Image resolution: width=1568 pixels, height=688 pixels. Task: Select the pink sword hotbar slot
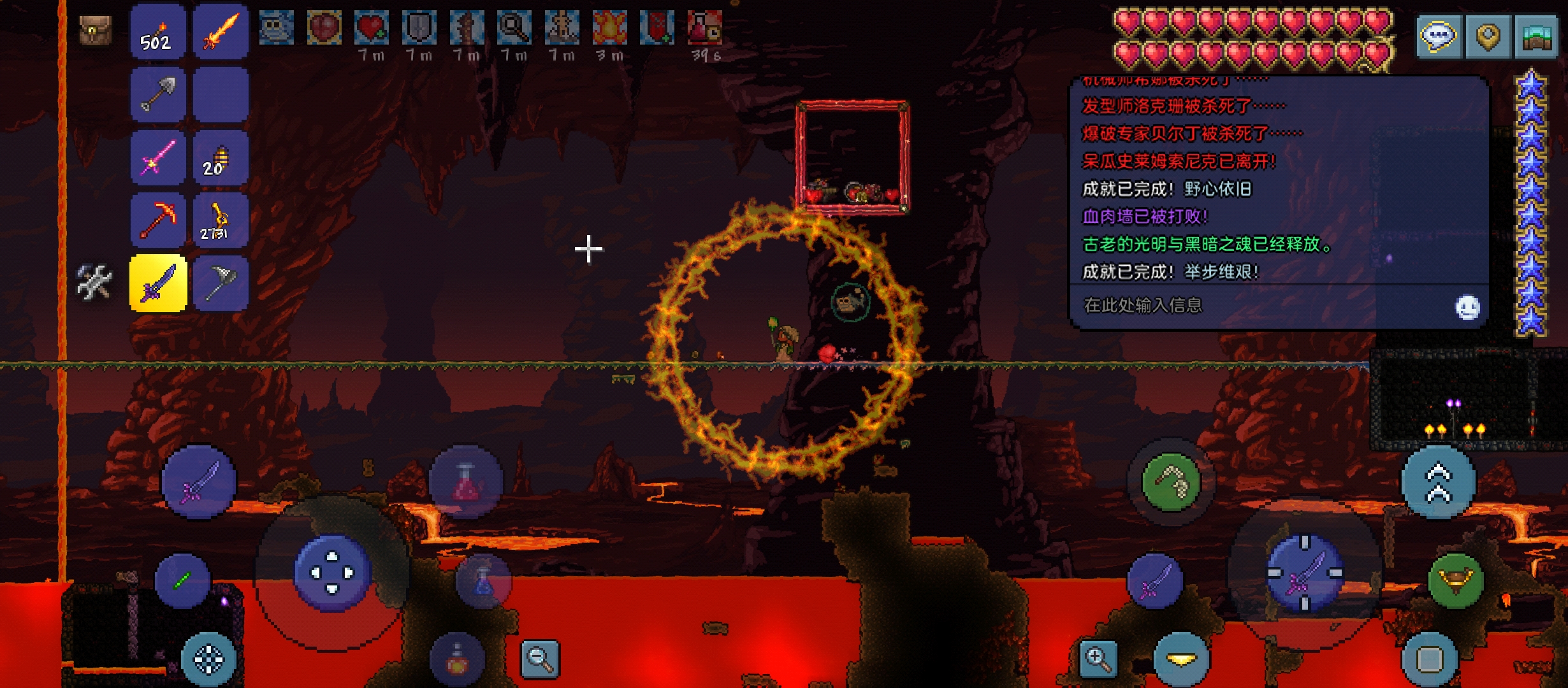tap(158, 157)
